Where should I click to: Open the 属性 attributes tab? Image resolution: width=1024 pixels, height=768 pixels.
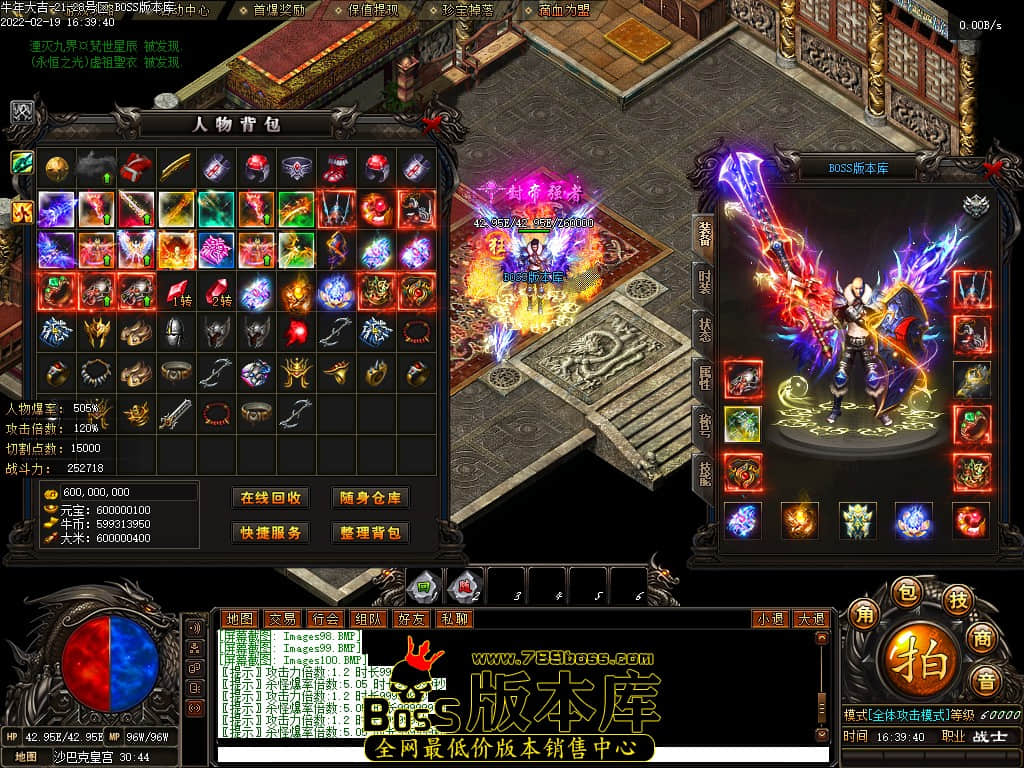click(x=703, y=377)
